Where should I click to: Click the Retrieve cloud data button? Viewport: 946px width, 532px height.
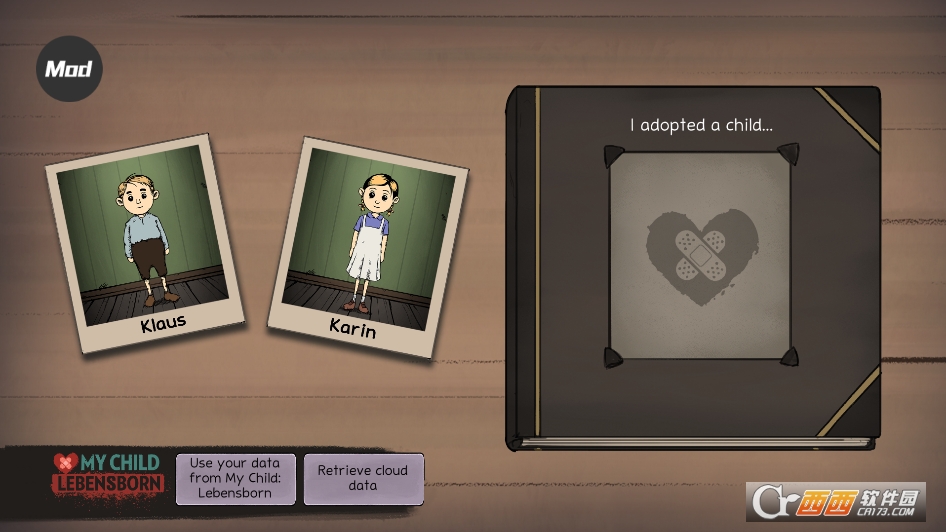click(363, 478)
